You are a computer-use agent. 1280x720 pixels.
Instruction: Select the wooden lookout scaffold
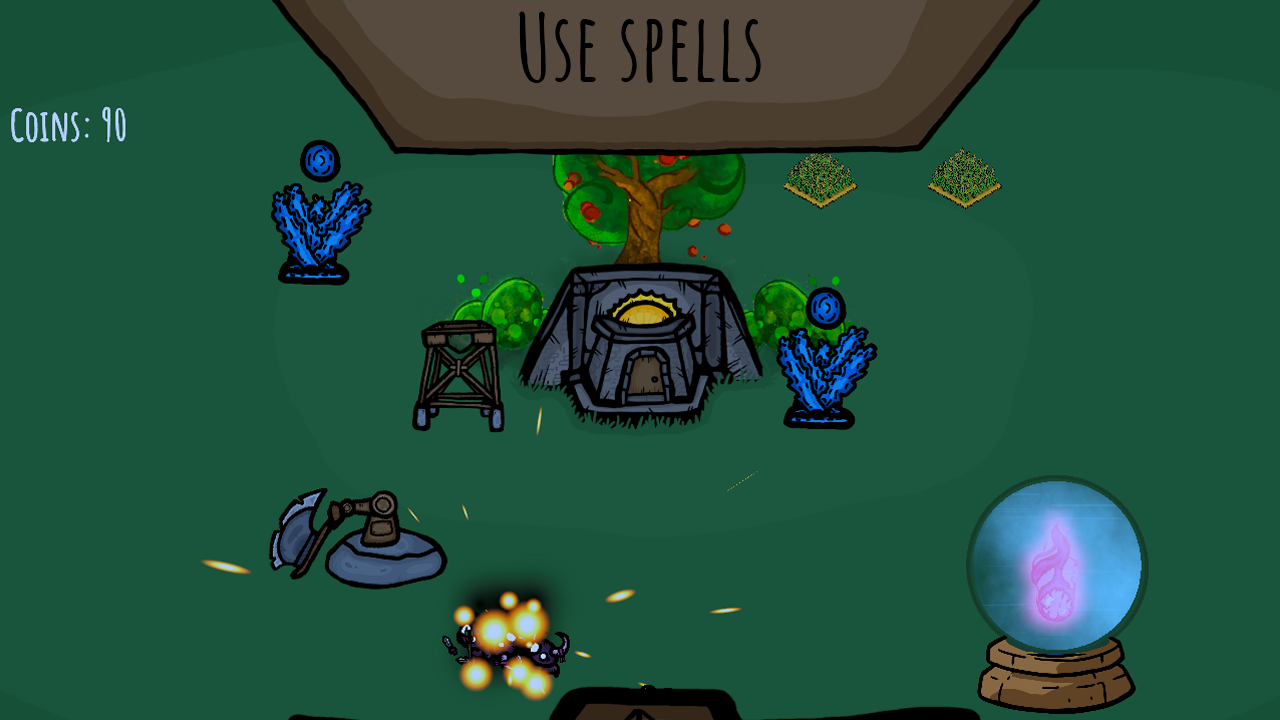(x=462, y=368)
